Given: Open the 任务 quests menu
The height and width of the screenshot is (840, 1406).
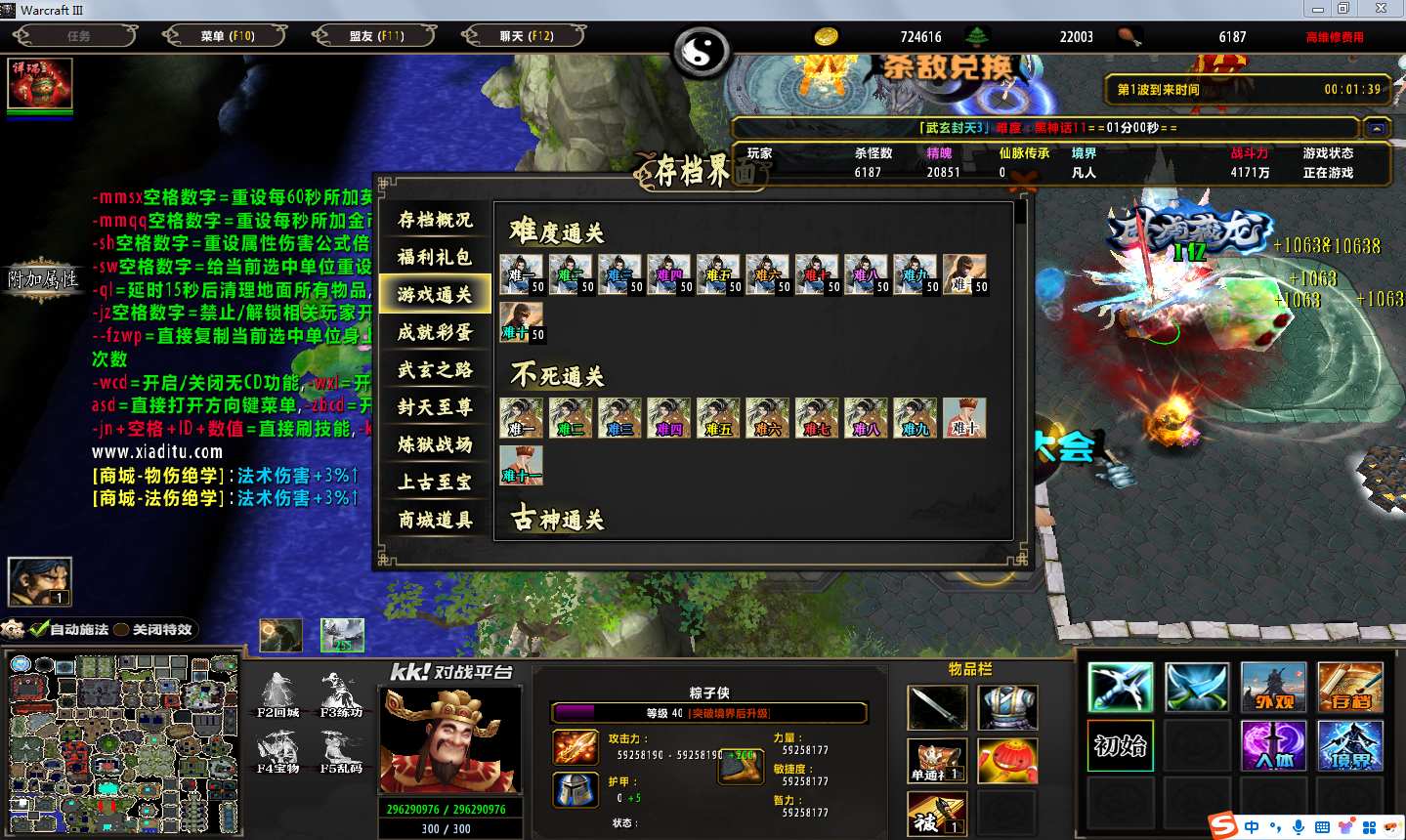Looking at the screenshot, I should click(x=77, y=36).
